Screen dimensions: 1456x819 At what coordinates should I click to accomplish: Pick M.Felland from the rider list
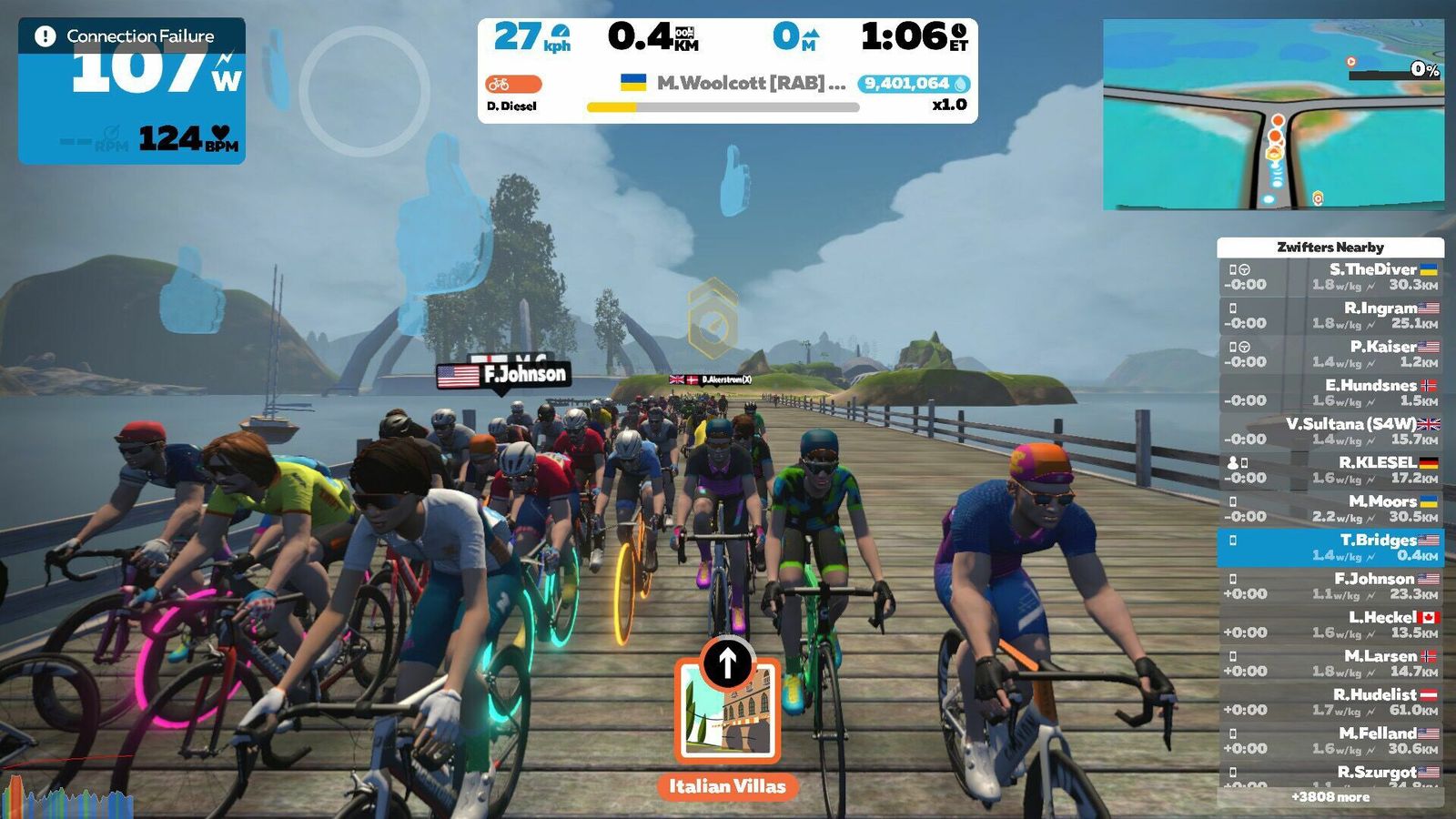(x=1330, y=740)
